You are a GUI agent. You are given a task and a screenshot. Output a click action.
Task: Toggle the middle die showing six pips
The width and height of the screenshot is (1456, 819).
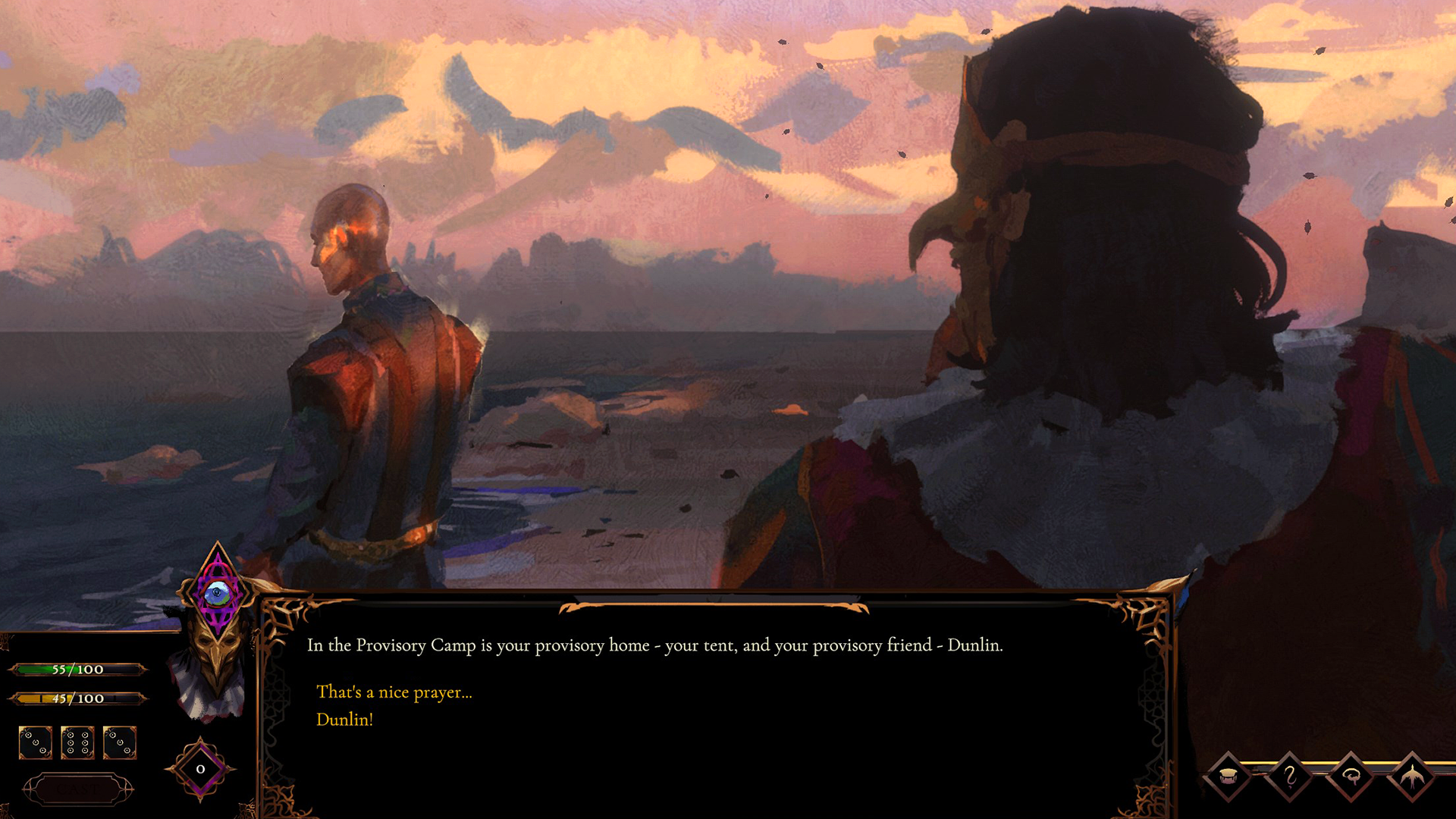79,743
